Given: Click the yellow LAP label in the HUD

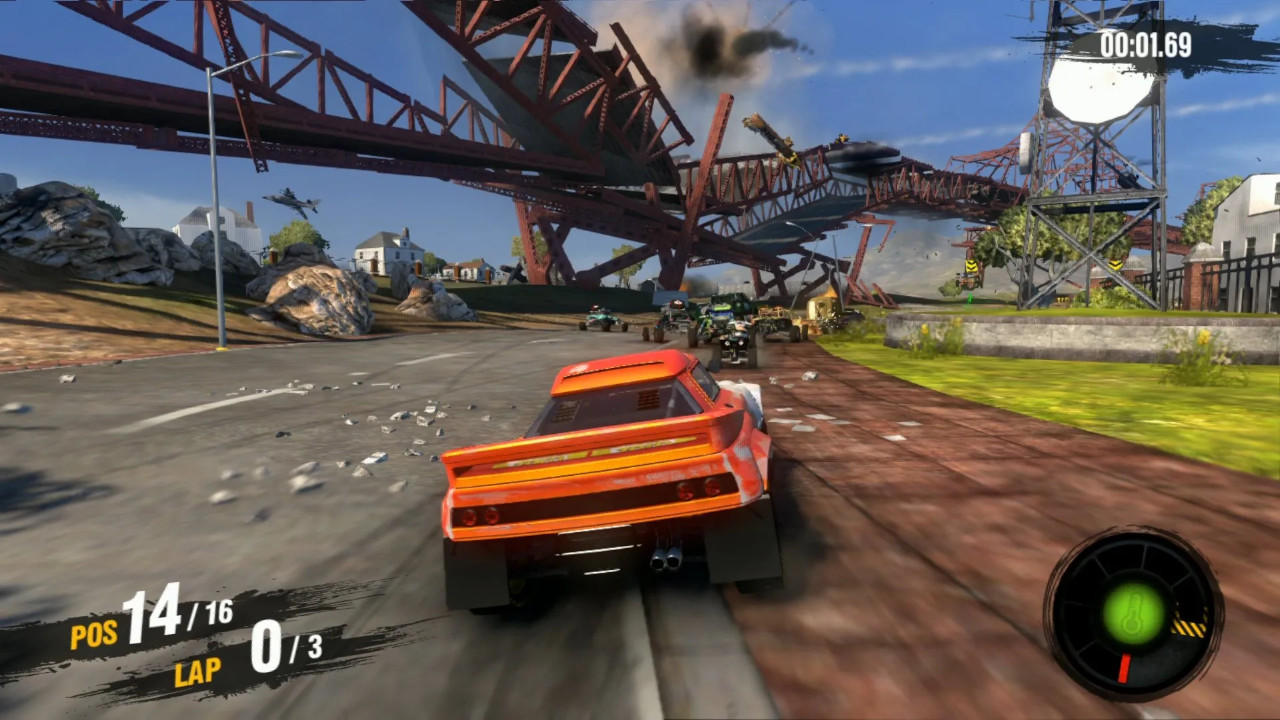Looking at the screenshot, I should pyautogui.click(x=198, y=670).
